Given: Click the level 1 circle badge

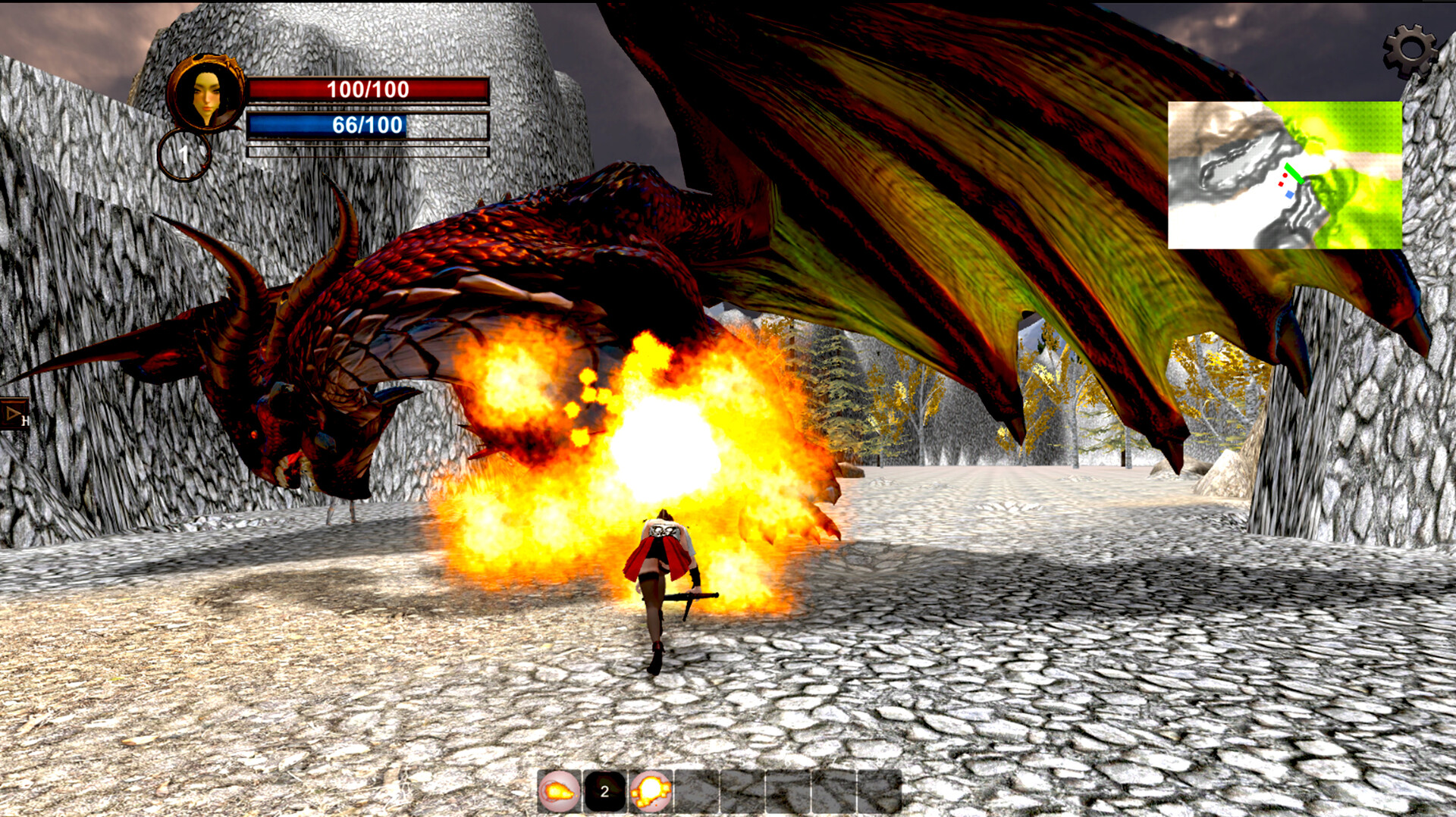Looking at the screenshot, I should (x=182, y=155).
